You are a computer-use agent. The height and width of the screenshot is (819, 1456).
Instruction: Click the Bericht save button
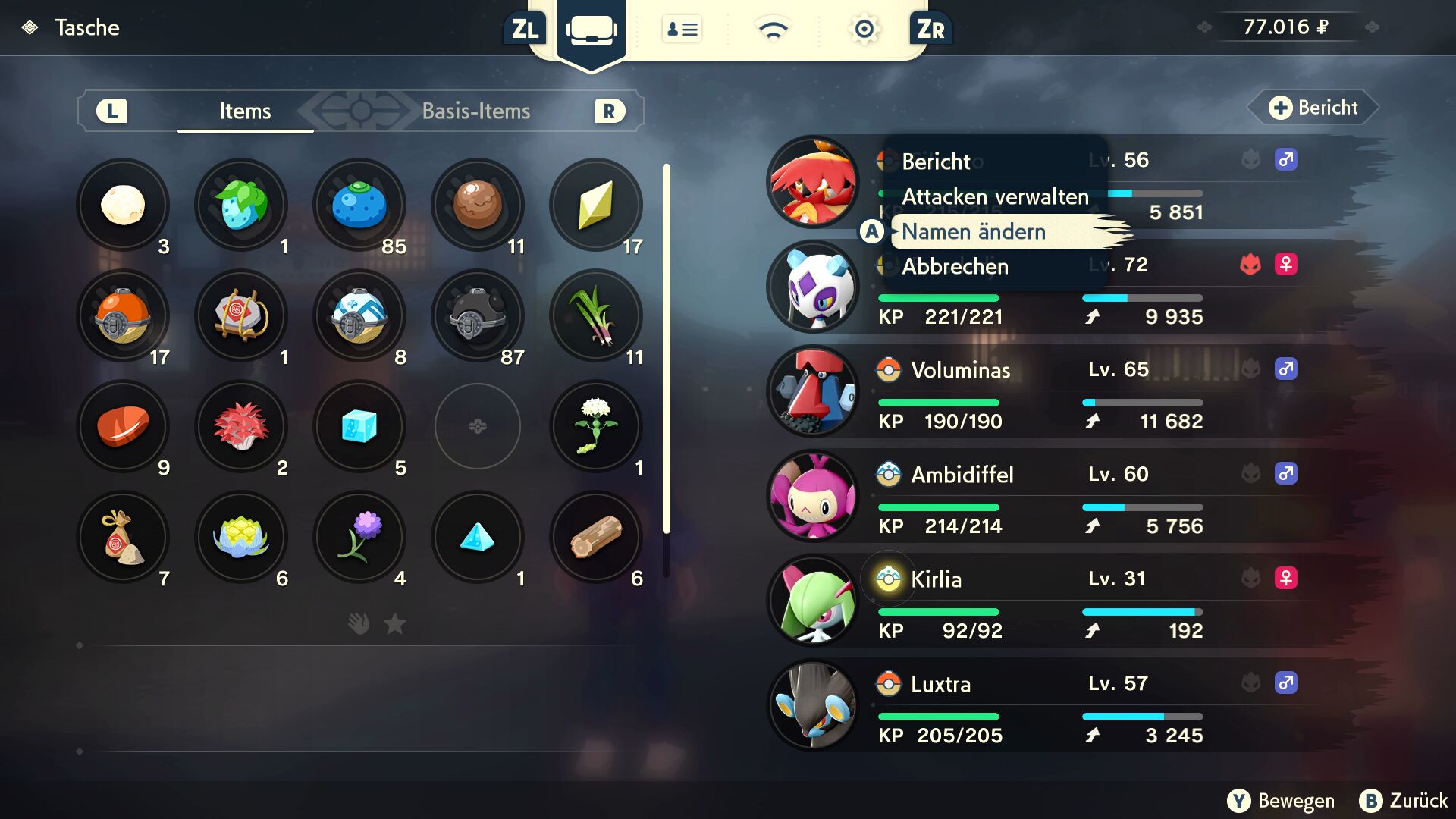pos(1314,108)
